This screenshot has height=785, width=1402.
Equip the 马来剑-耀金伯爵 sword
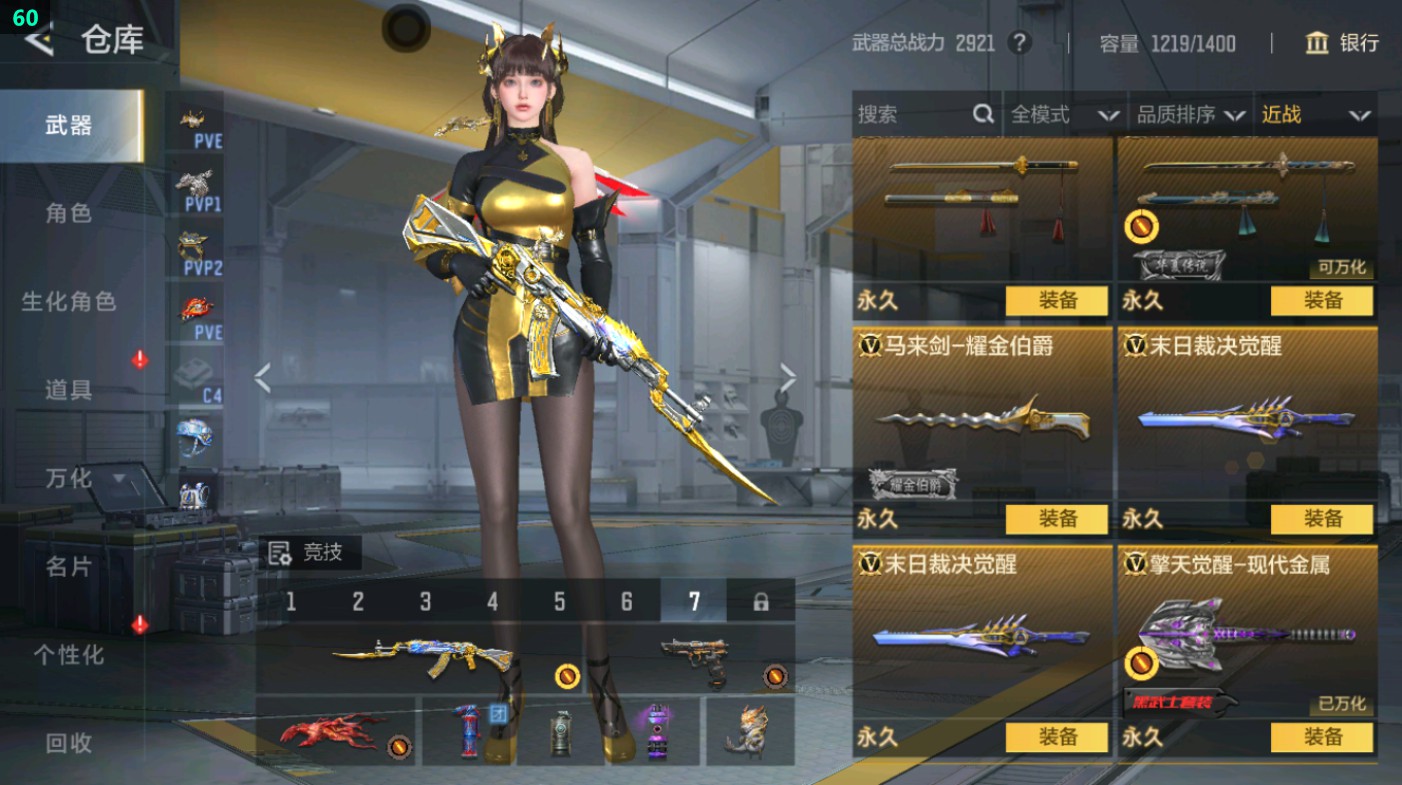[1056, 519]
